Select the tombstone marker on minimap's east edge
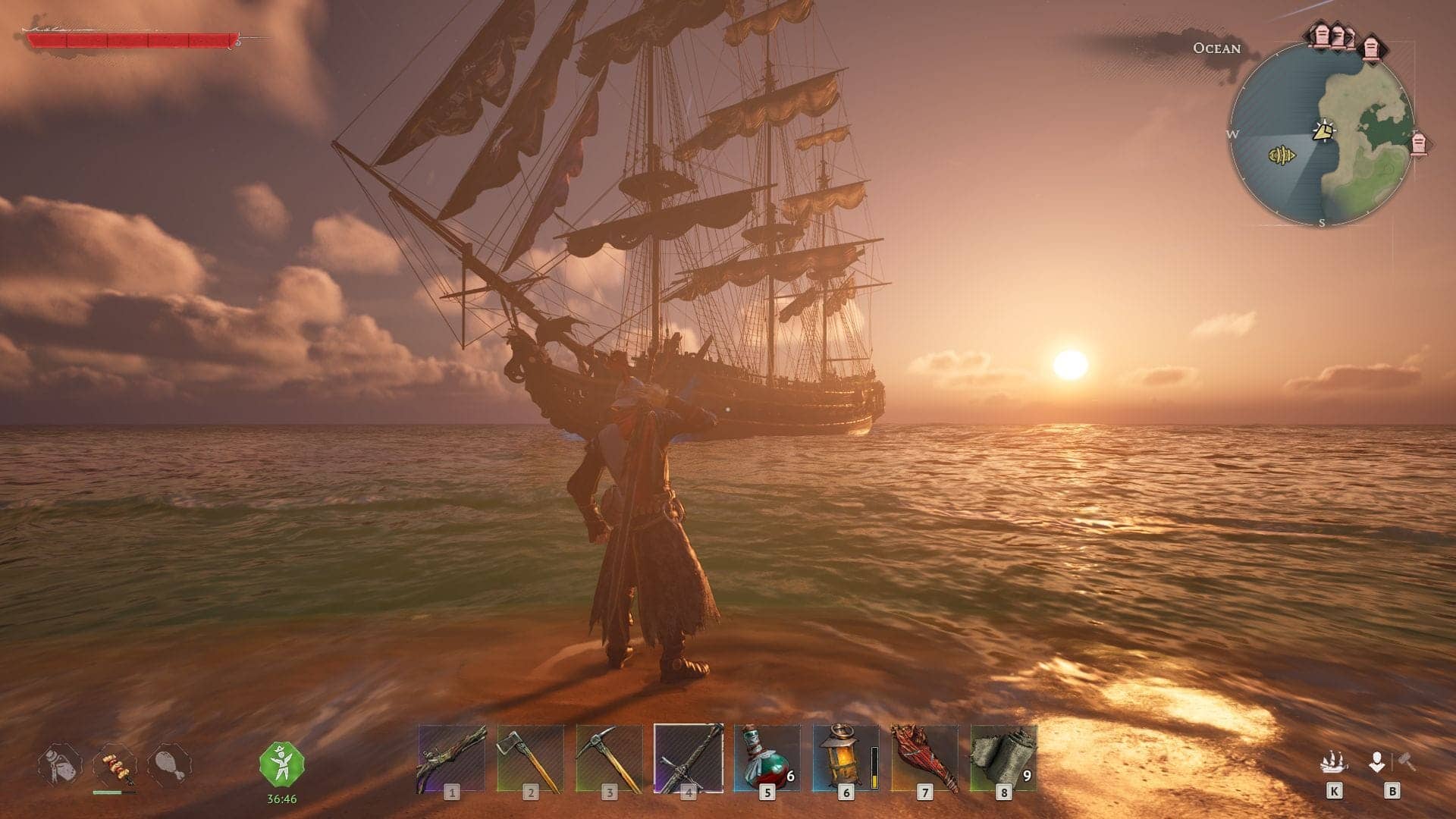This screenshot has height=819, width=1456. click(1418, 143)
